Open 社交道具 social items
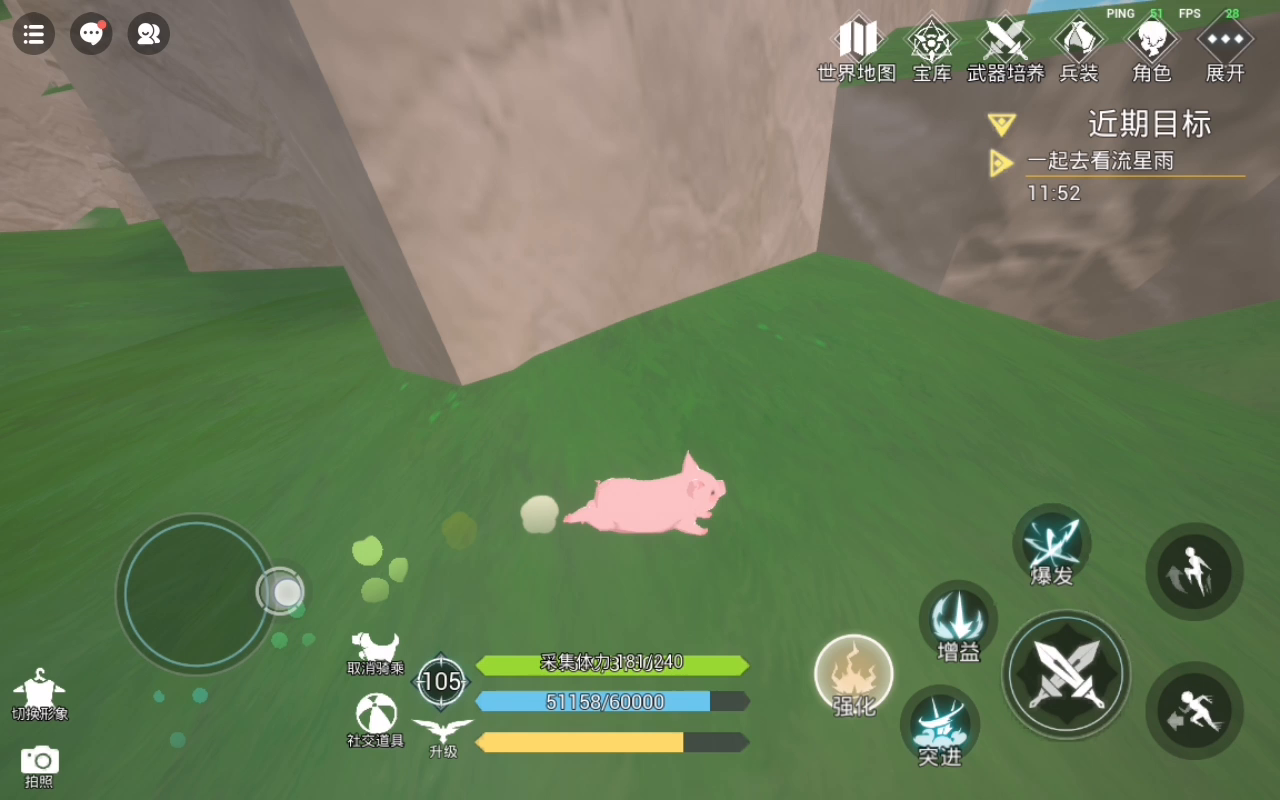The width and height of the screenshot is (1280, 800). coord(376,720)
